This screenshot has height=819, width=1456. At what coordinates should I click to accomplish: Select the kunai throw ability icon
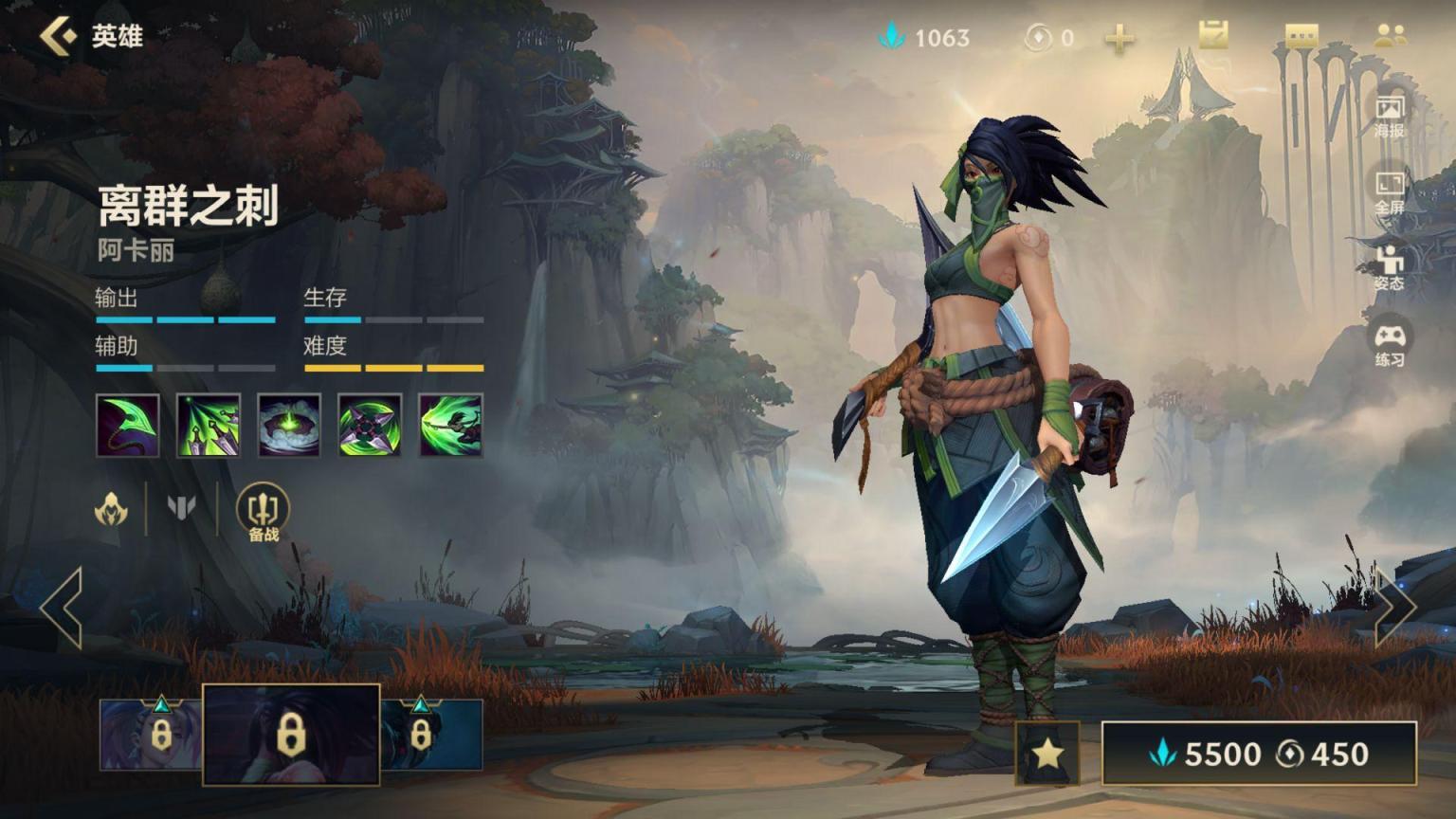pyautogui.click(x=209, y=426)
